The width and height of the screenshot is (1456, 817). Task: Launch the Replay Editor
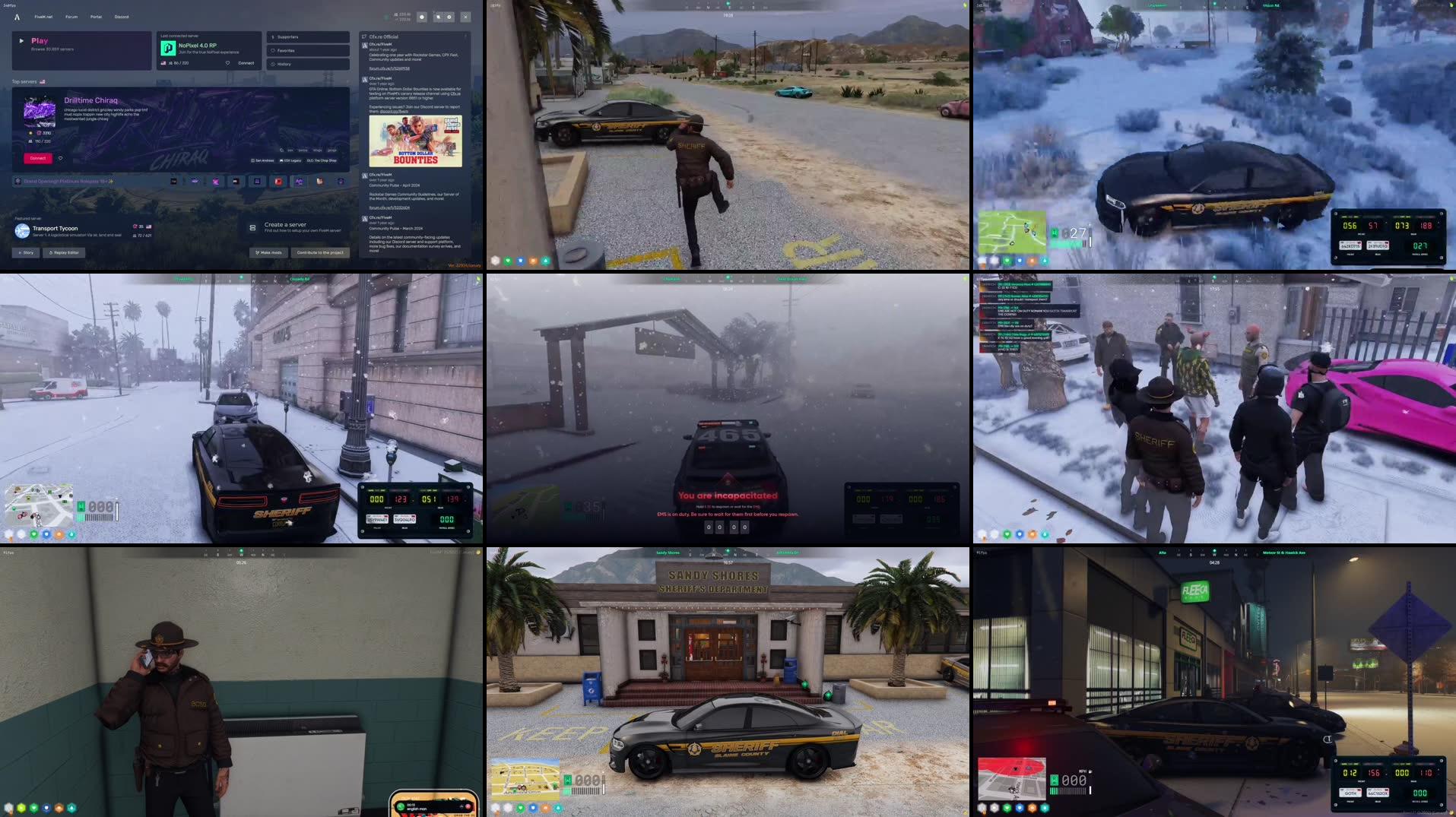tap(62, 252)
